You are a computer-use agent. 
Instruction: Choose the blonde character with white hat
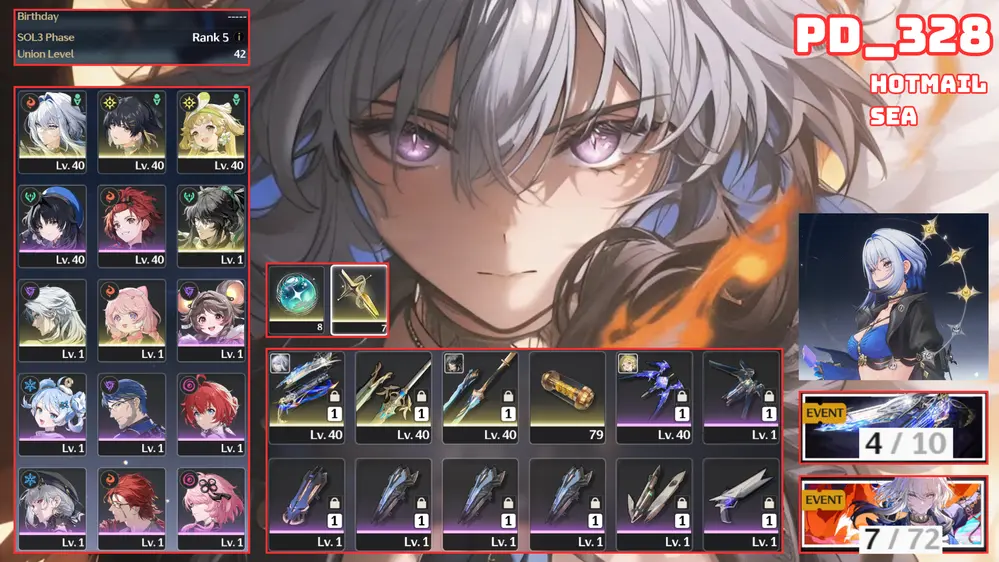pos(212,131)
